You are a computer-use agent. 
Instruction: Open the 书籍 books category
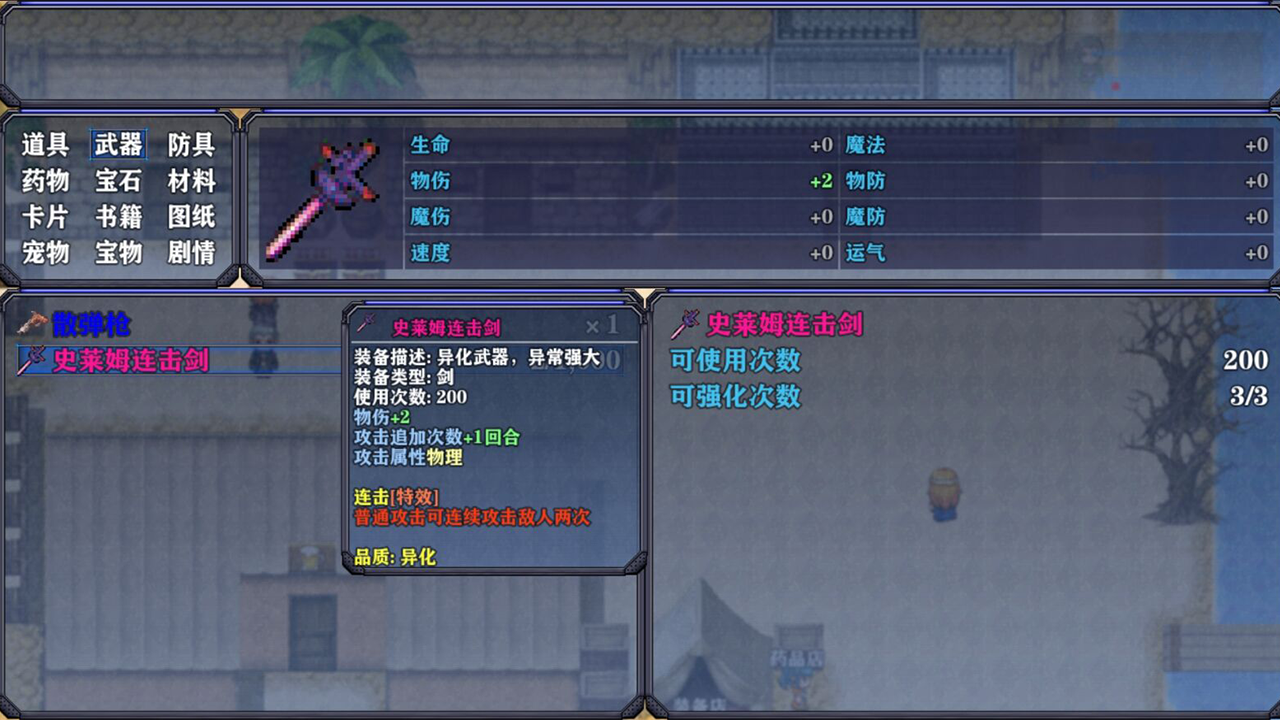pyautogui.click(x=118, y=217)
